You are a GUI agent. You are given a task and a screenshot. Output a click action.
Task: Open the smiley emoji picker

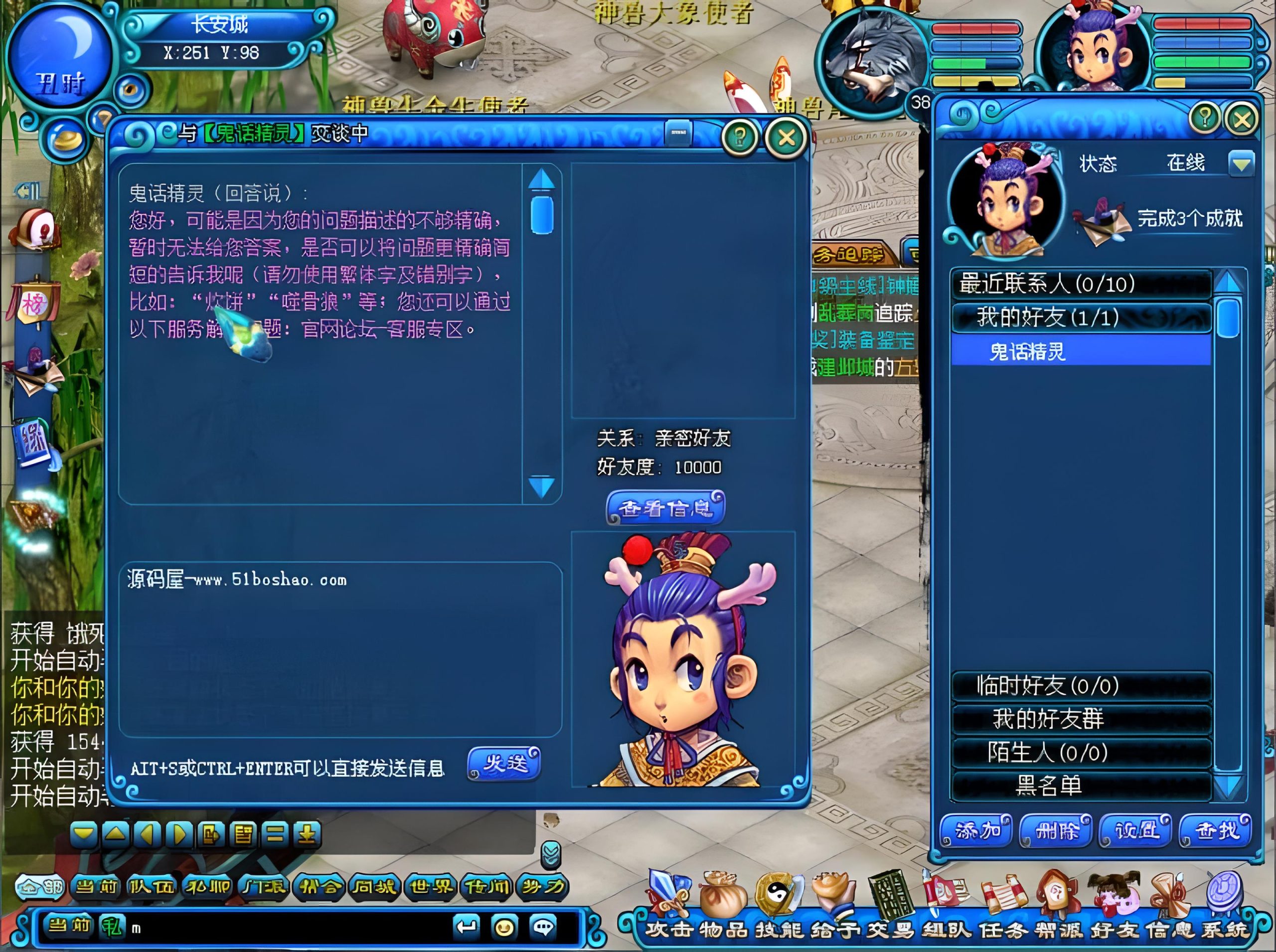505,927
